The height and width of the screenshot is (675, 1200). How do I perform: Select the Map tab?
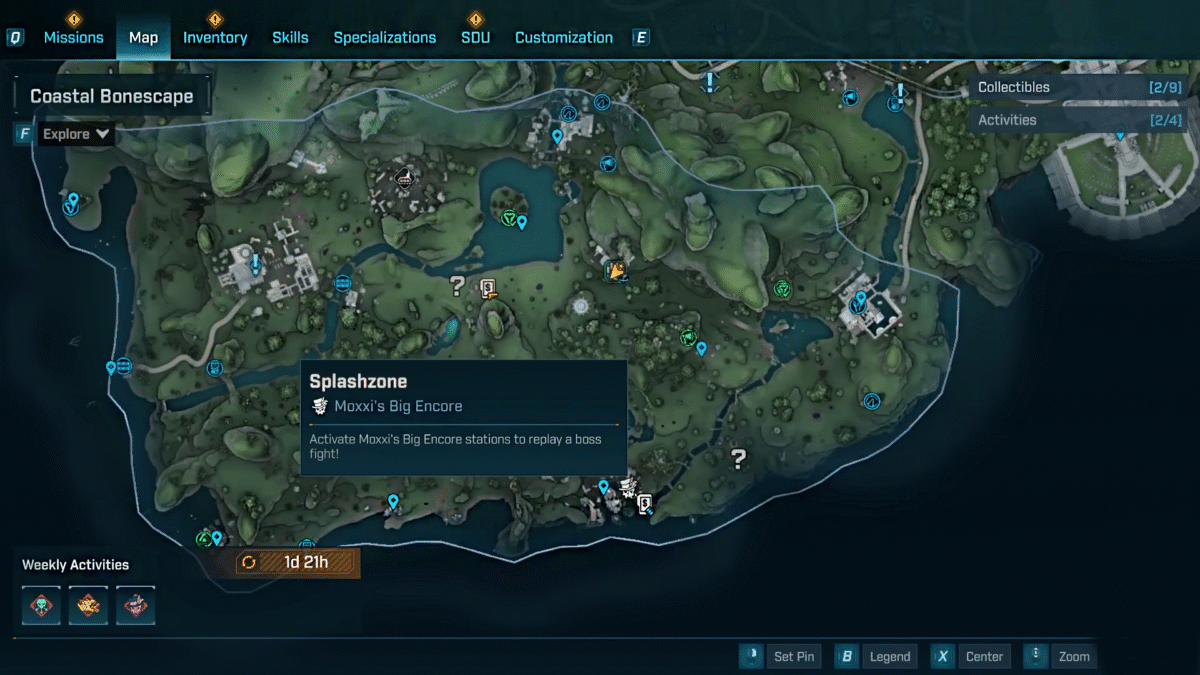click(x=143, y=37)
